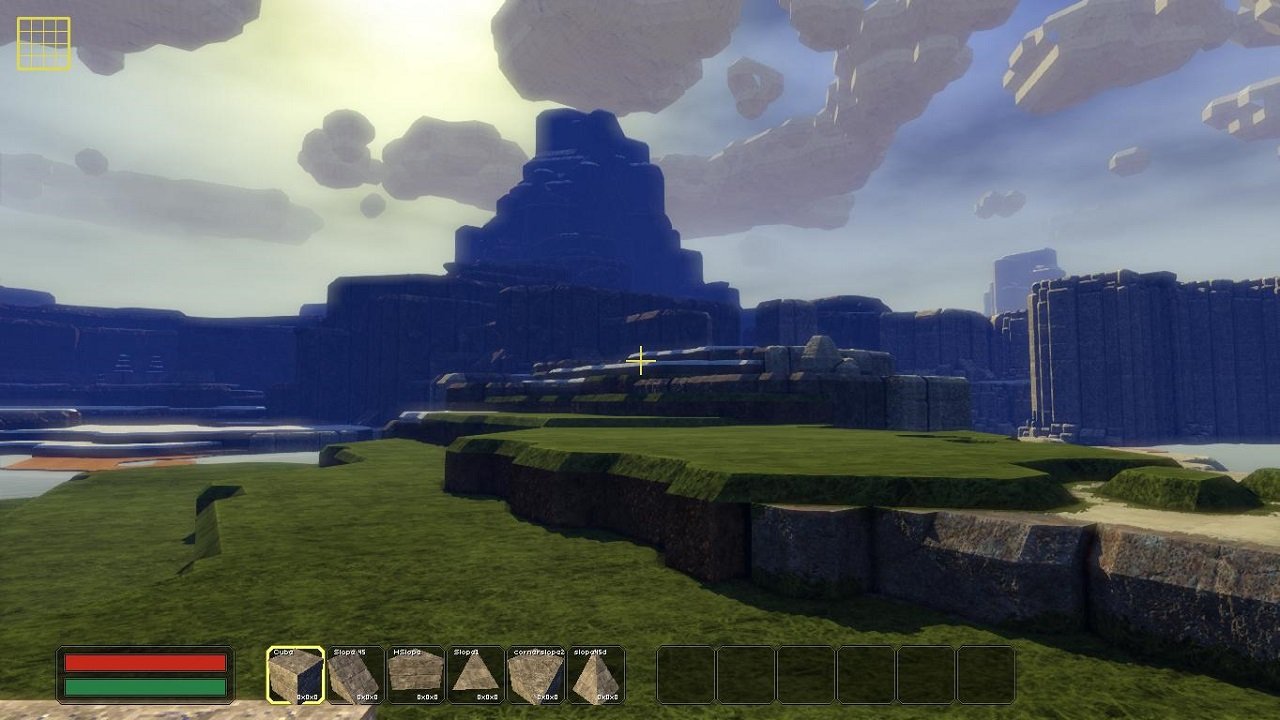Choose the Slope 45 block slot
1280x720 pixels.
(x=355, y=675)
